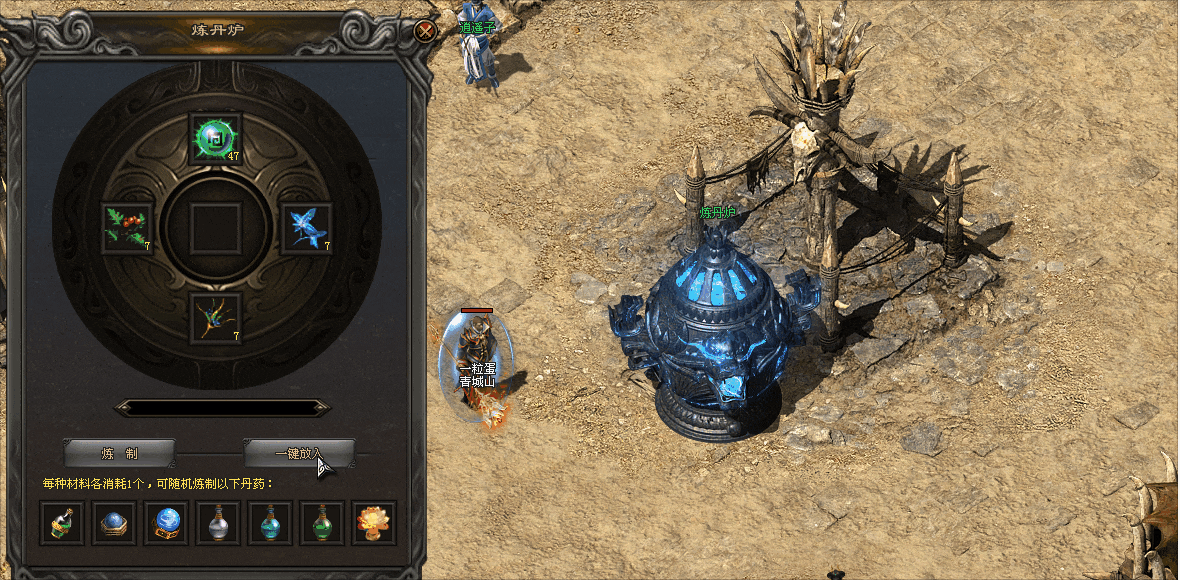1180x580 pixels.
Task: Pick the golden lotus flower reward
Action: (x=374, y=522)
